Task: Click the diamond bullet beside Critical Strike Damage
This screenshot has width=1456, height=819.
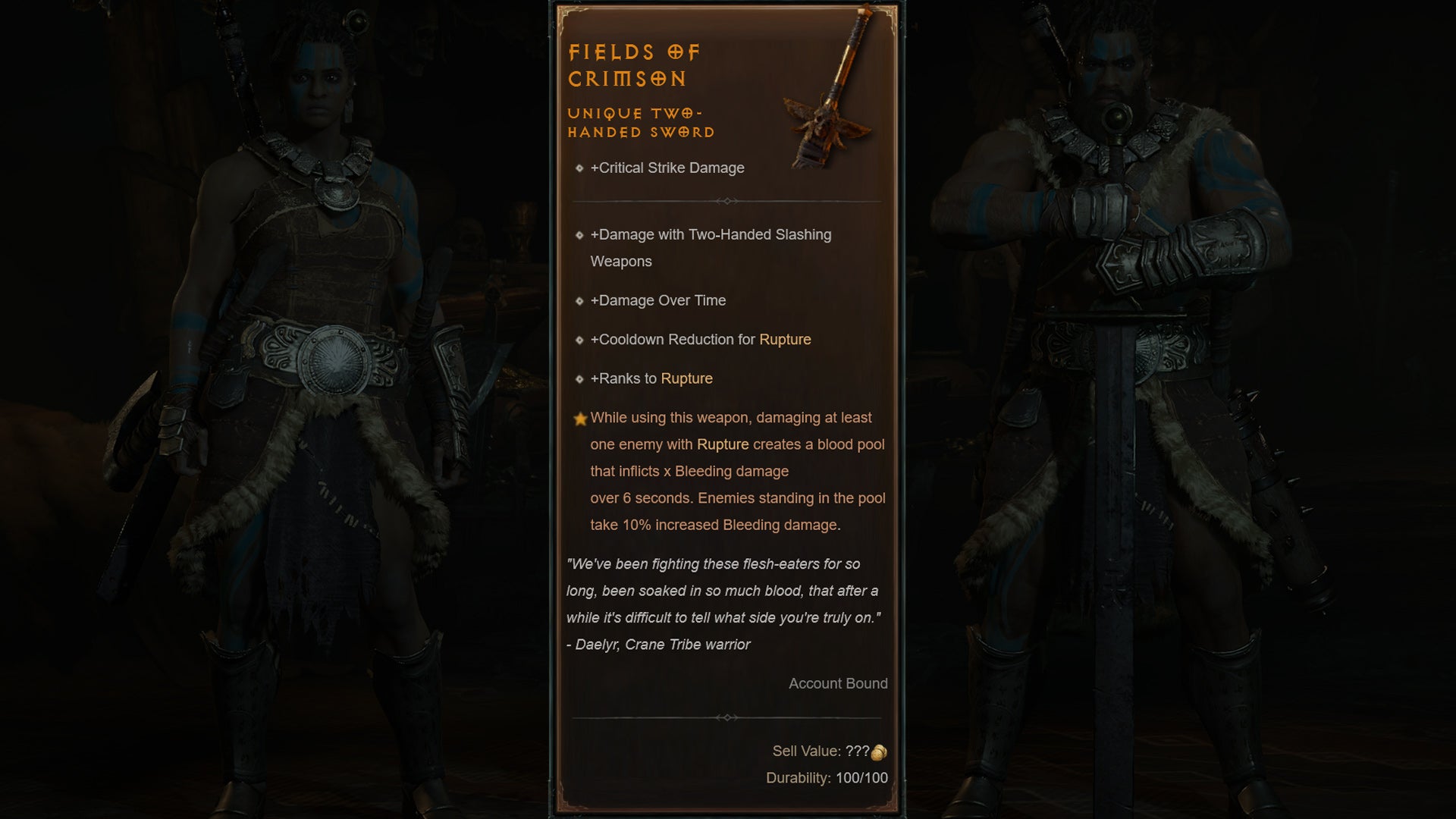Action: pyautogui.click(x=579, y=168)
